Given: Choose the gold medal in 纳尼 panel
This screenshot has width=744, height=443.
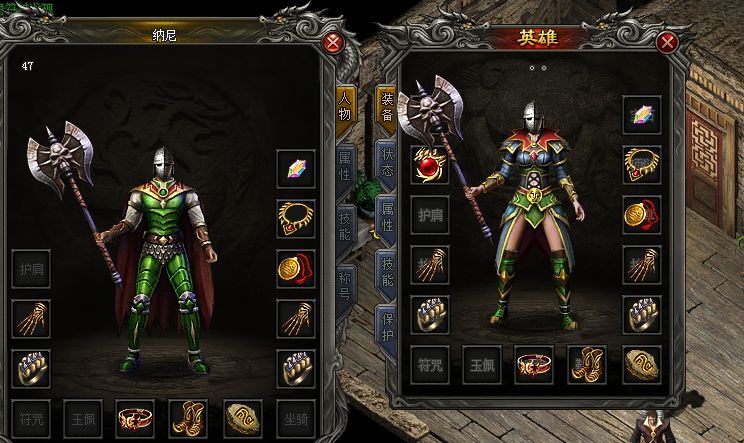Looking at the screenshot, I should coord(297,268).
